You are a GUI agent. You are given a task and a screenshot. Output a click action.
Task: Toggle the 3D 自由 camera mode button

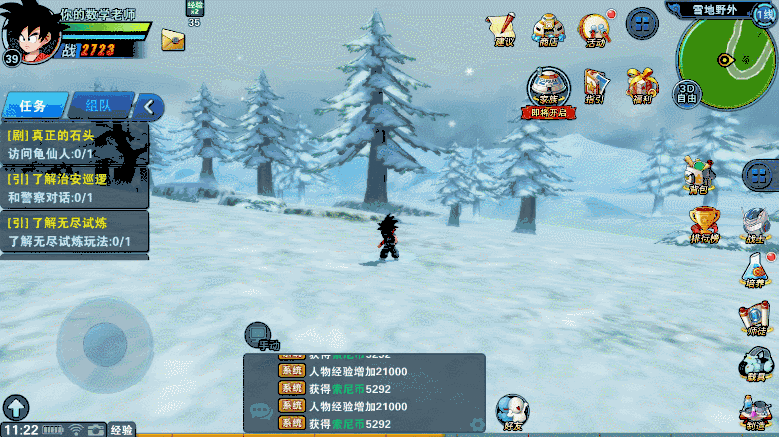click(x=687, y=92)
